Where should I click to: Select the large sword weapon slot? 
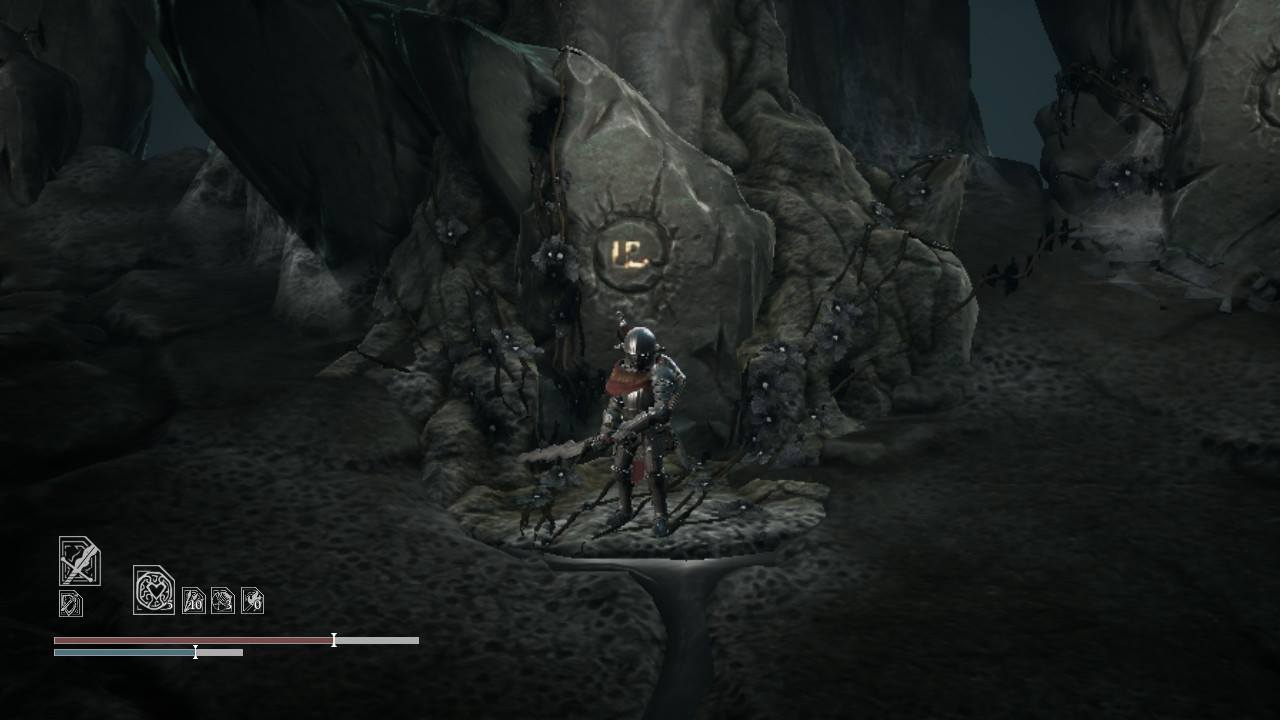pyautogui.click(x=79, y=561)
